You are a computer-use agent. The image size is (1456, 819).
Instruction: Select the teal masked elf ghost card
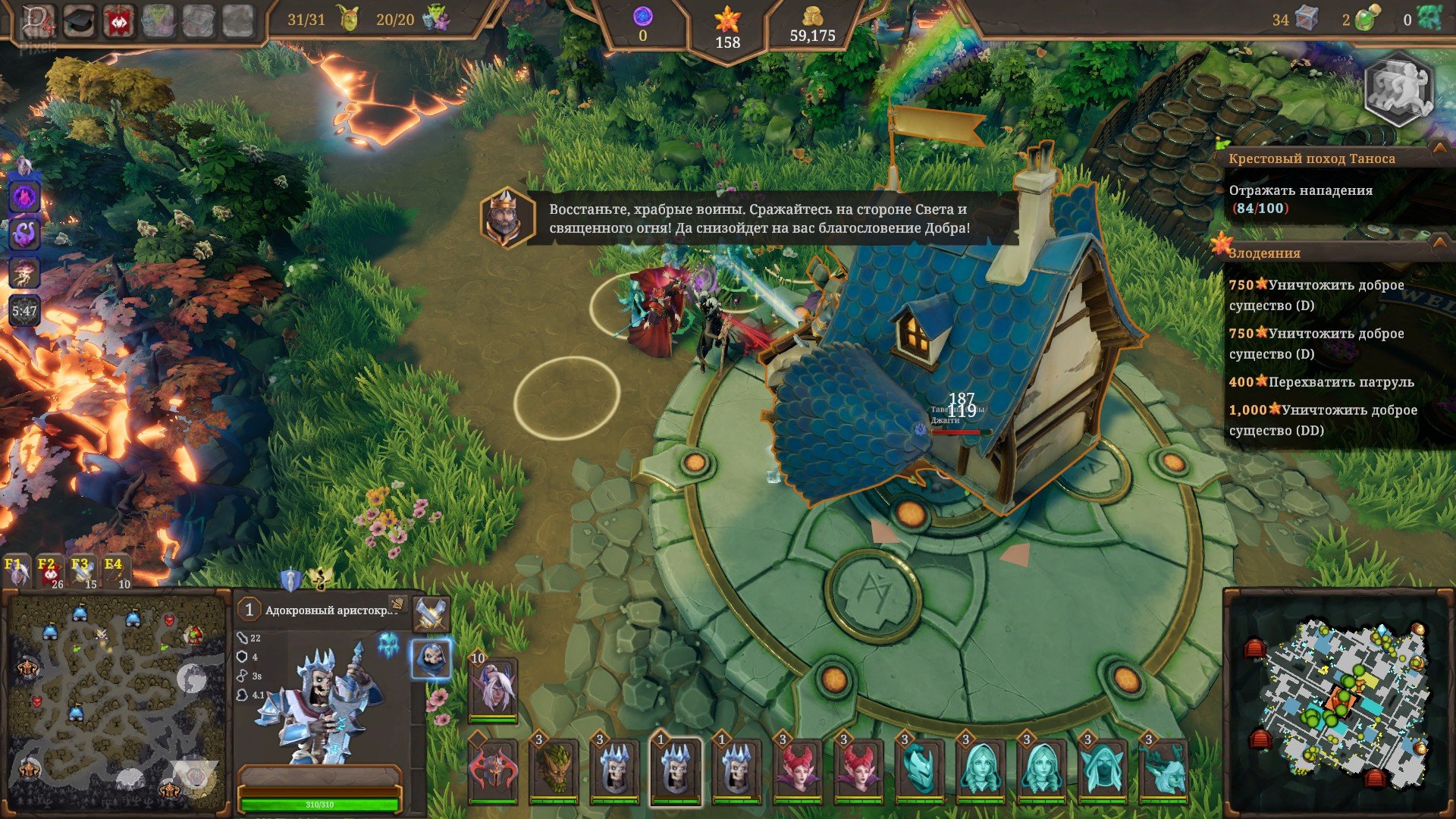[1103, 770]
